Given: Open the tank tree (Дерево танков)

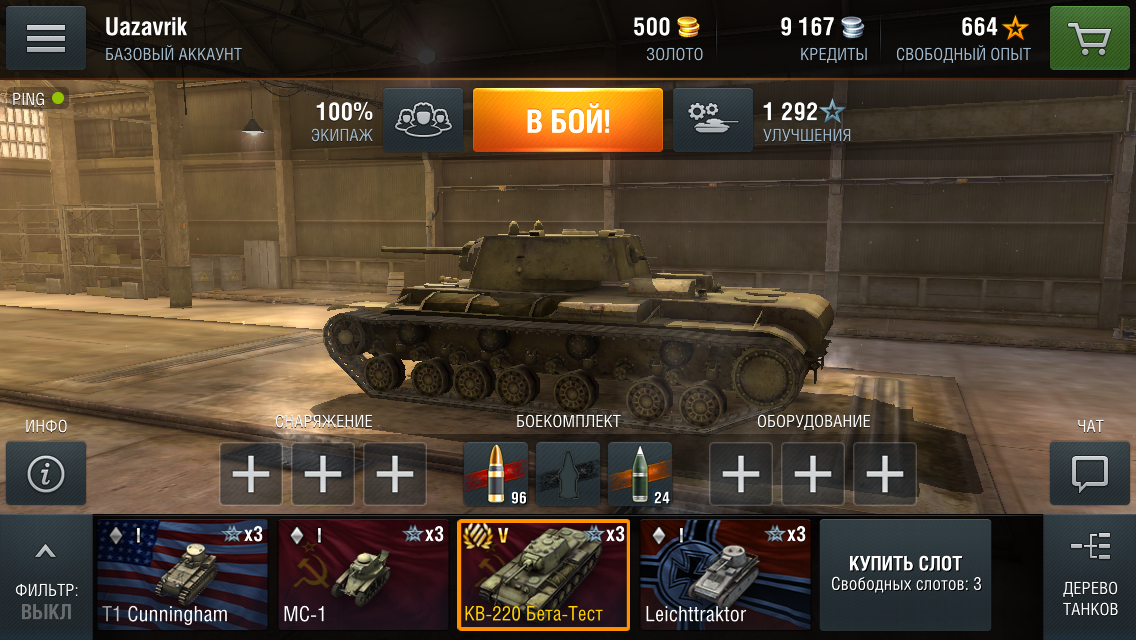Looking at the screenshot, I should (1089, 576).
